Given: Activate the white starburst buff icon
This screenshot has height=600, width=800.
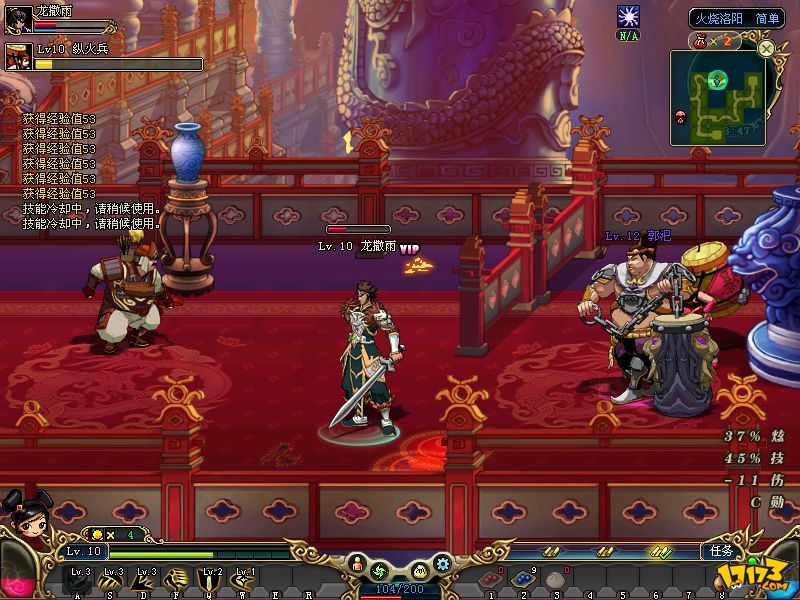Looking at the screenshot, I should [x=628, y=17].
